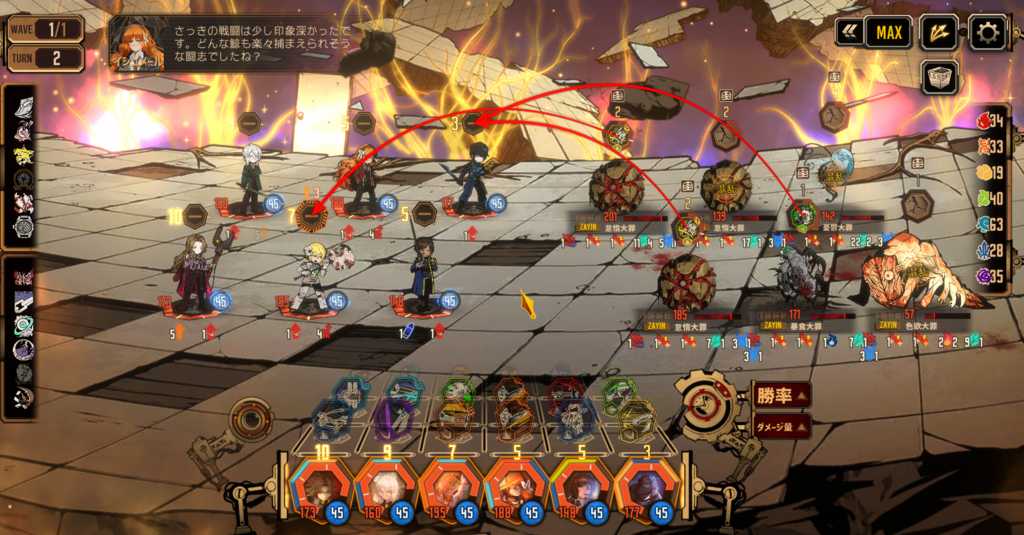
Task: Open the gear settings menu
Action: click(987, 32)
